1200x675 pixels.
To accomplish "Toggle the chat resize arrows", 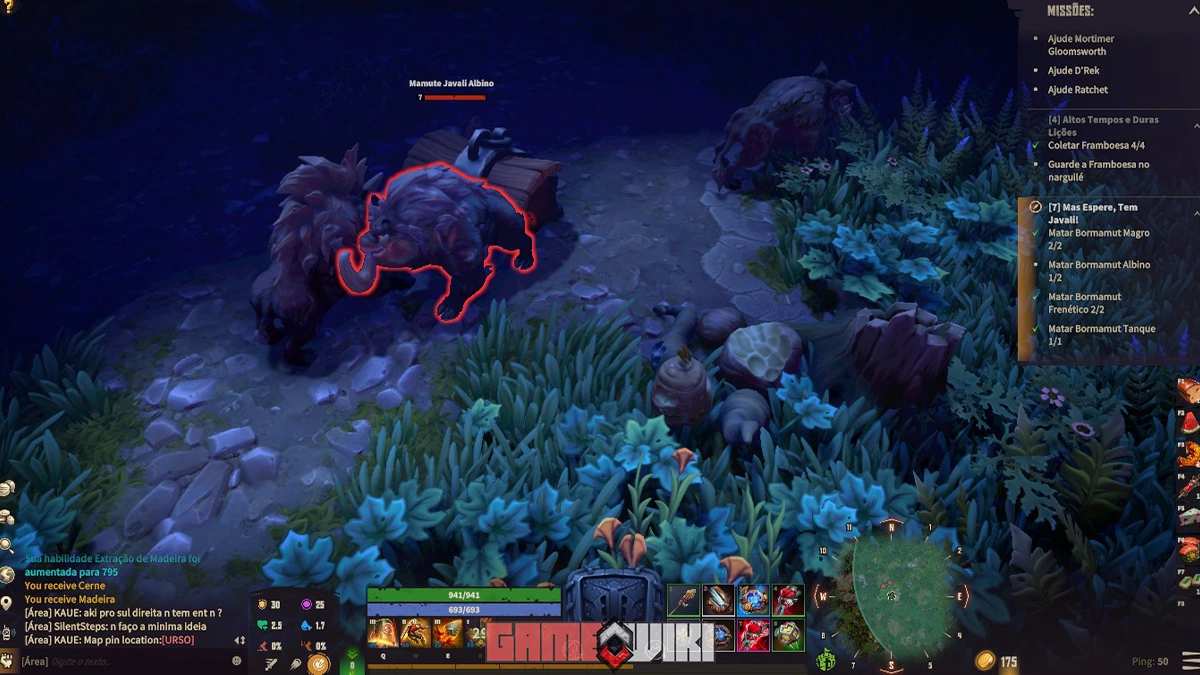I will point(240,640).
